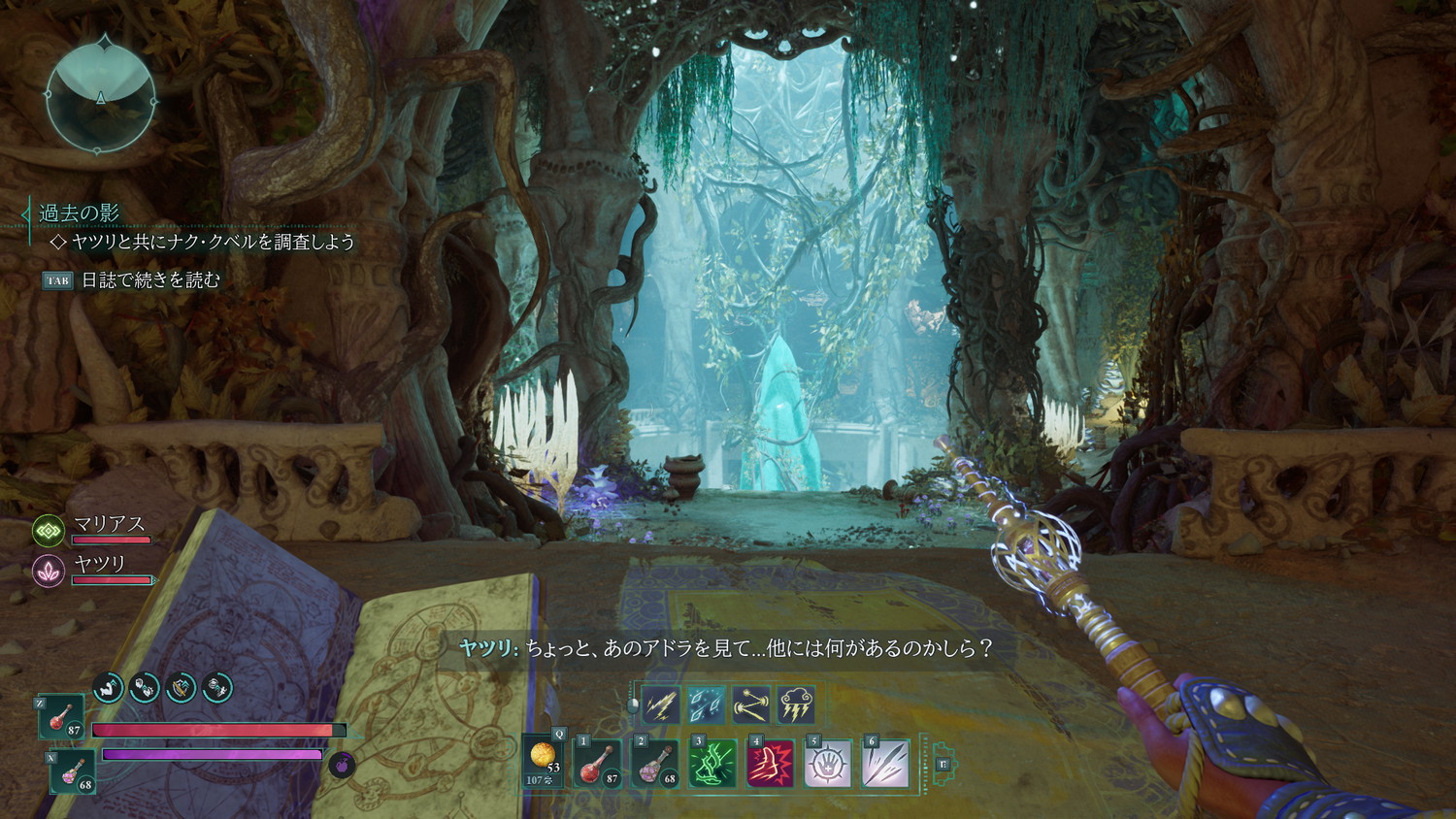Click the flexed arm buff icon
The width and height of the screenshot is (1456, 819).
tap(109, 687)
